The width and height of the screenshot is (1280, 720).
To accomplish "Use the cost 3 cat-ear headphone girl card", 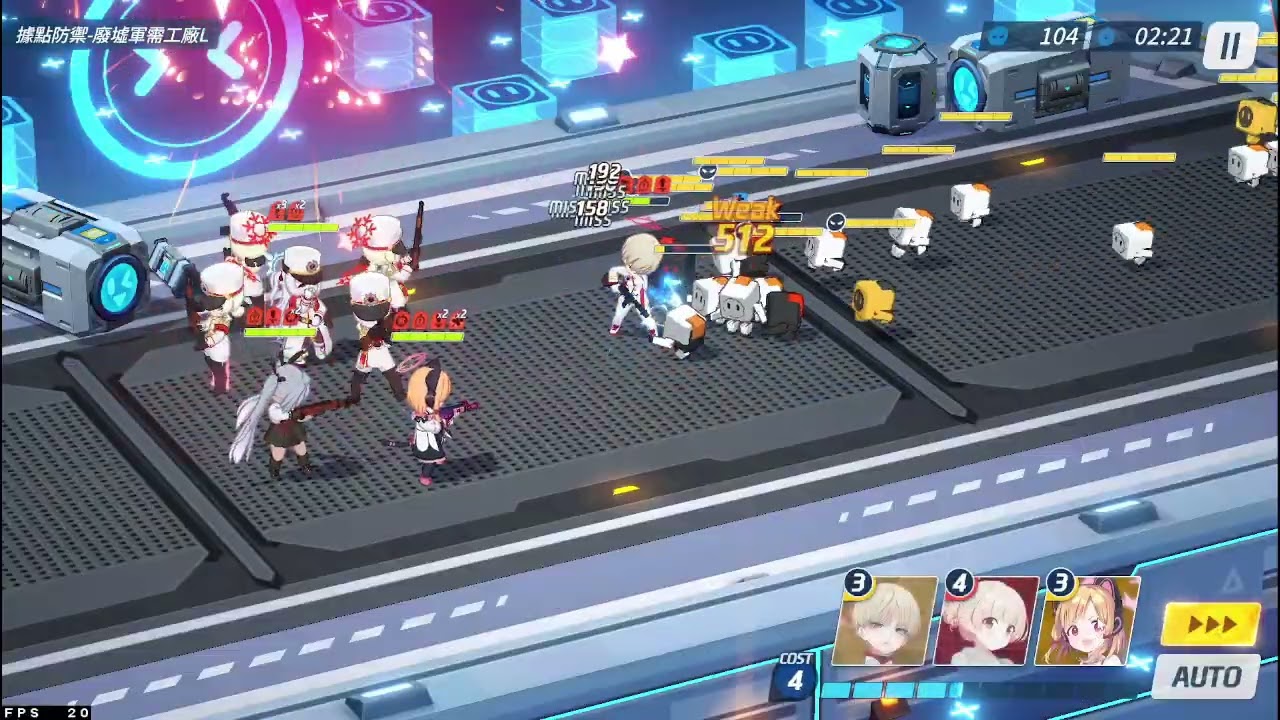I will [x=1087, y=622].
